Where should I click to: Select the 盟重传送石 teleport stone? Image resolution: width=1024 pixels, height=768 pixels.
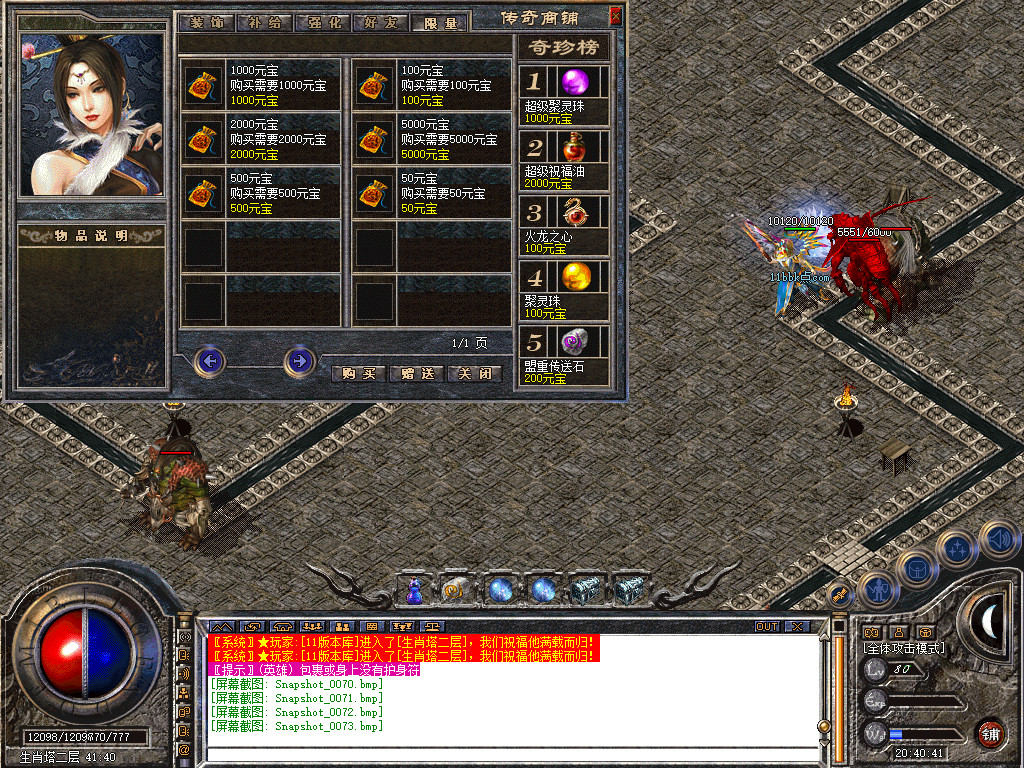tap(574, 341)
